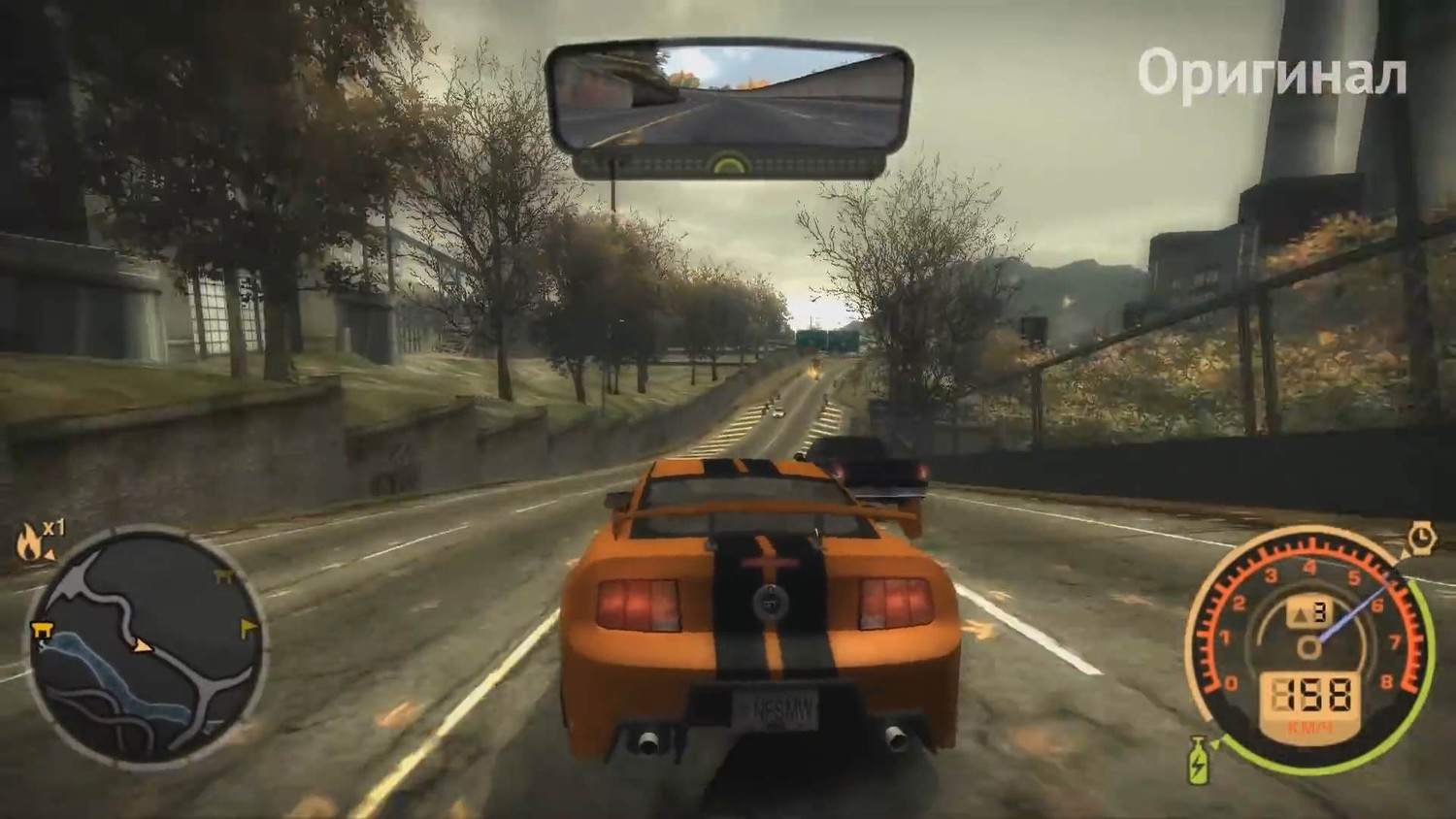Click the player arrow on the minimap
This screenshot has width=1456, height=819.
[144, 643]
